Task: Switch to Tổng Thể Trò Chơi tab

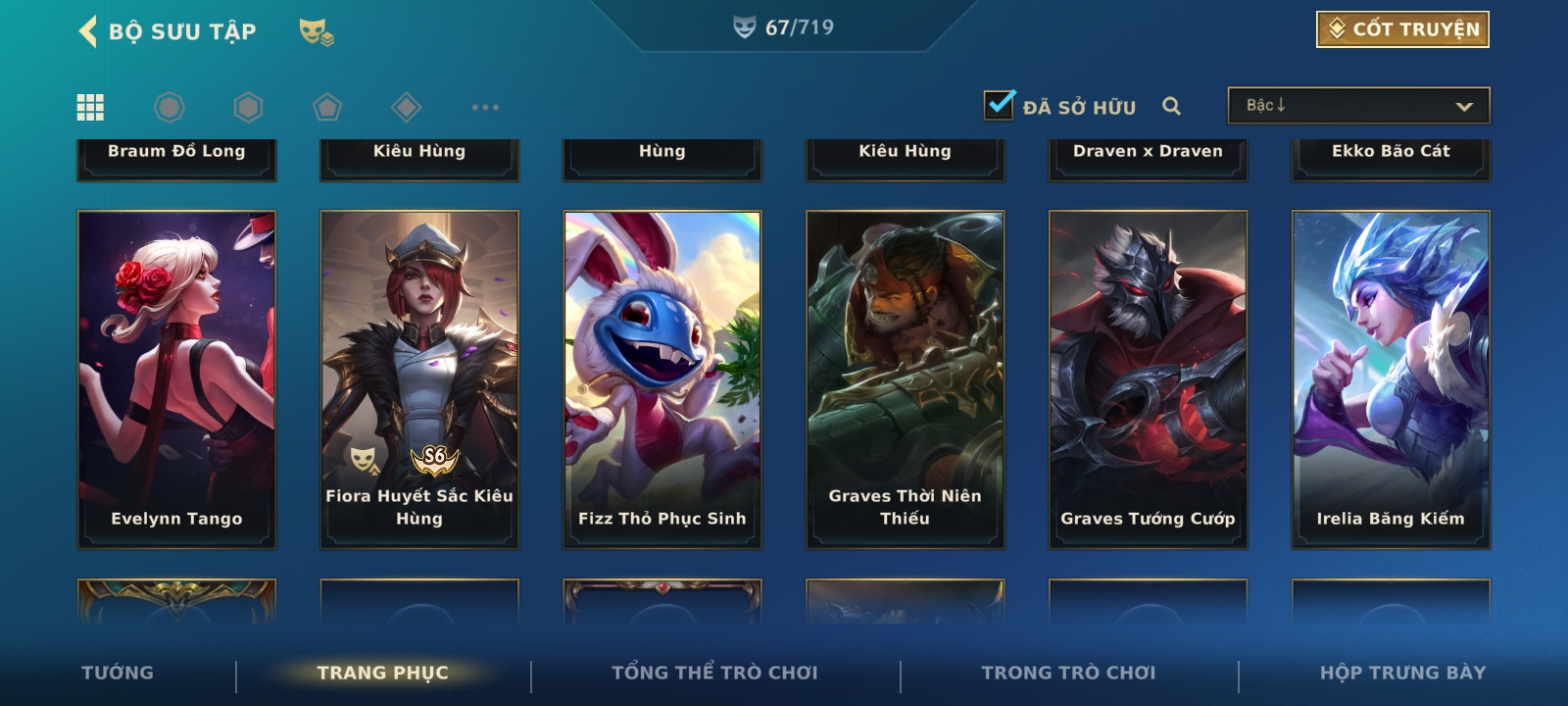Action: click(714, 673)
